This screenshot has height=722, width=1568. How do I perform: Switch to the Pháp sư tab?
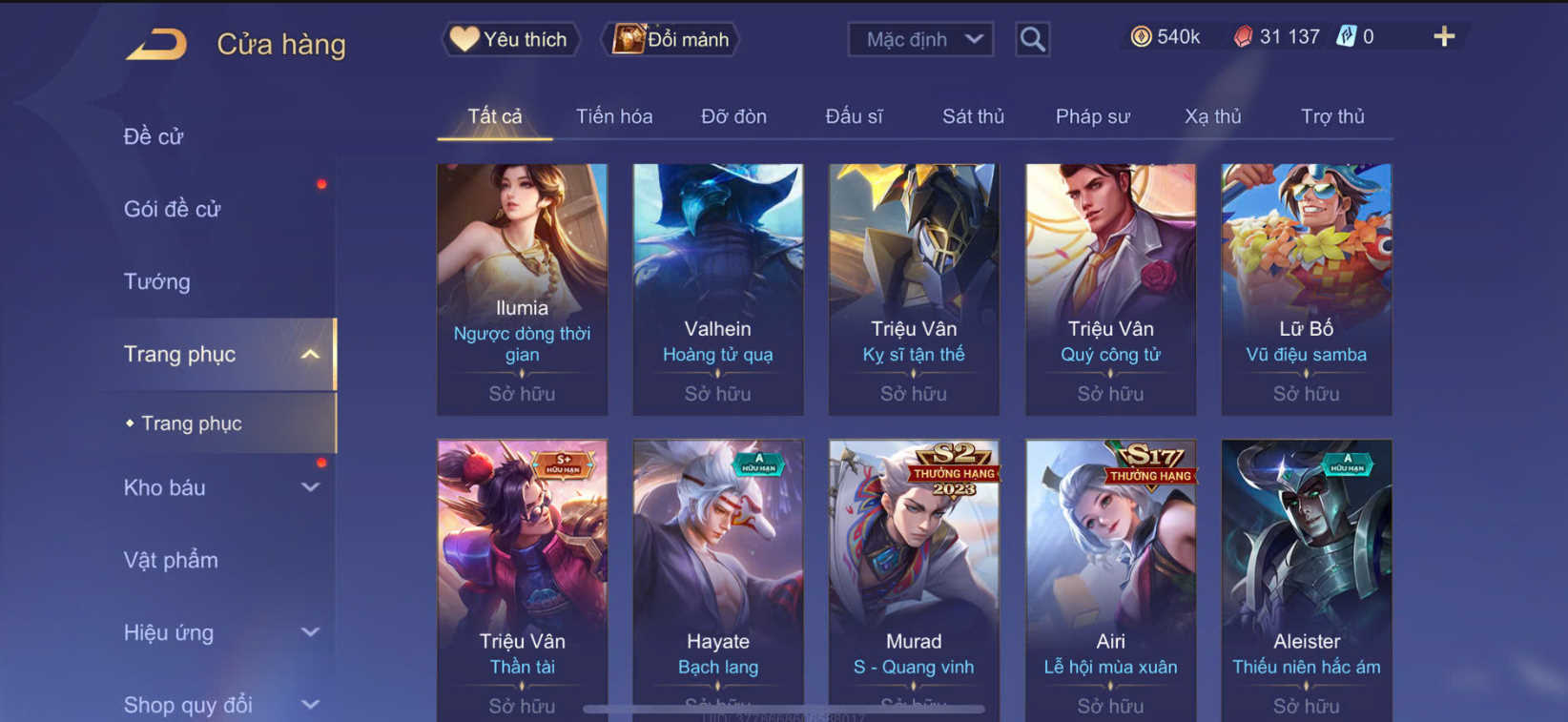pyautogui.click(x=1093, y=115)
